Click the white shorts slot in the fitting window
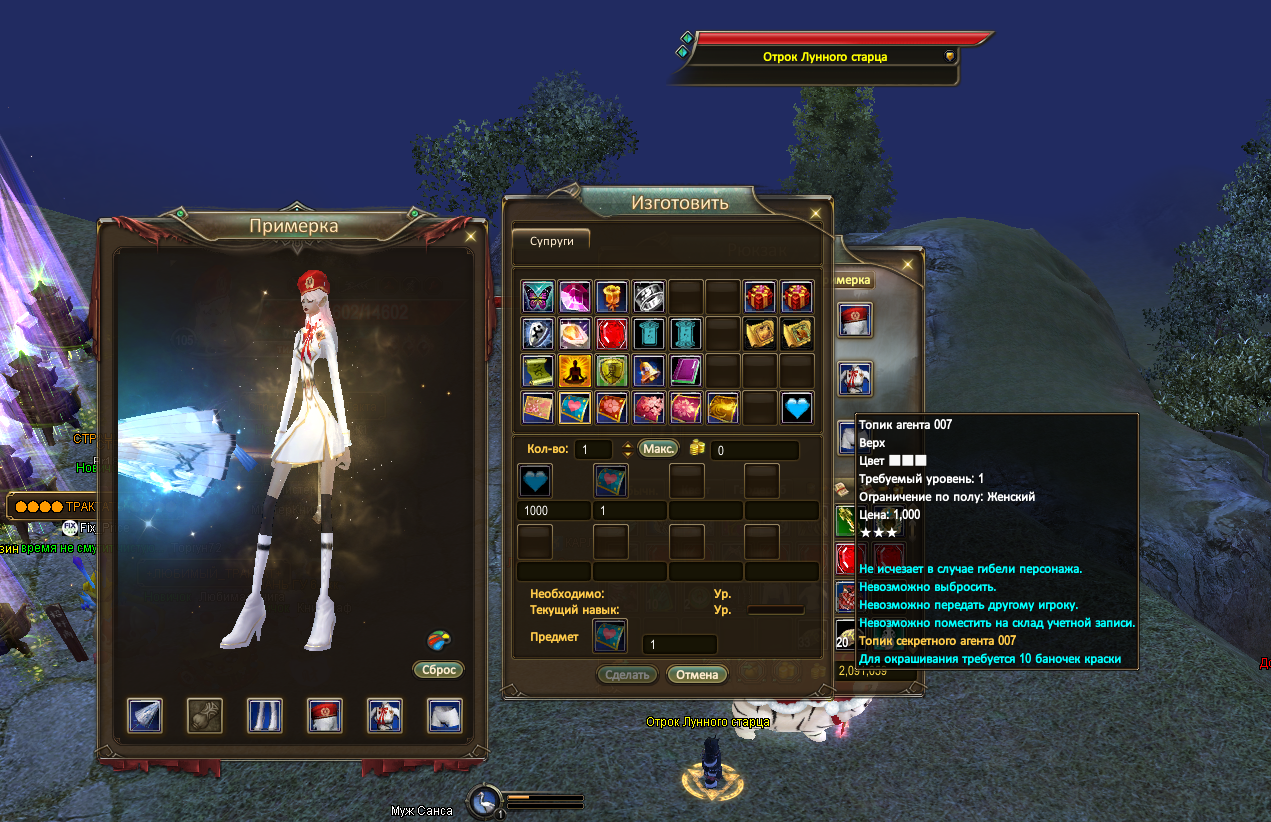The image size is (1271, 822). pyautogui.click(x=445, y=715)
